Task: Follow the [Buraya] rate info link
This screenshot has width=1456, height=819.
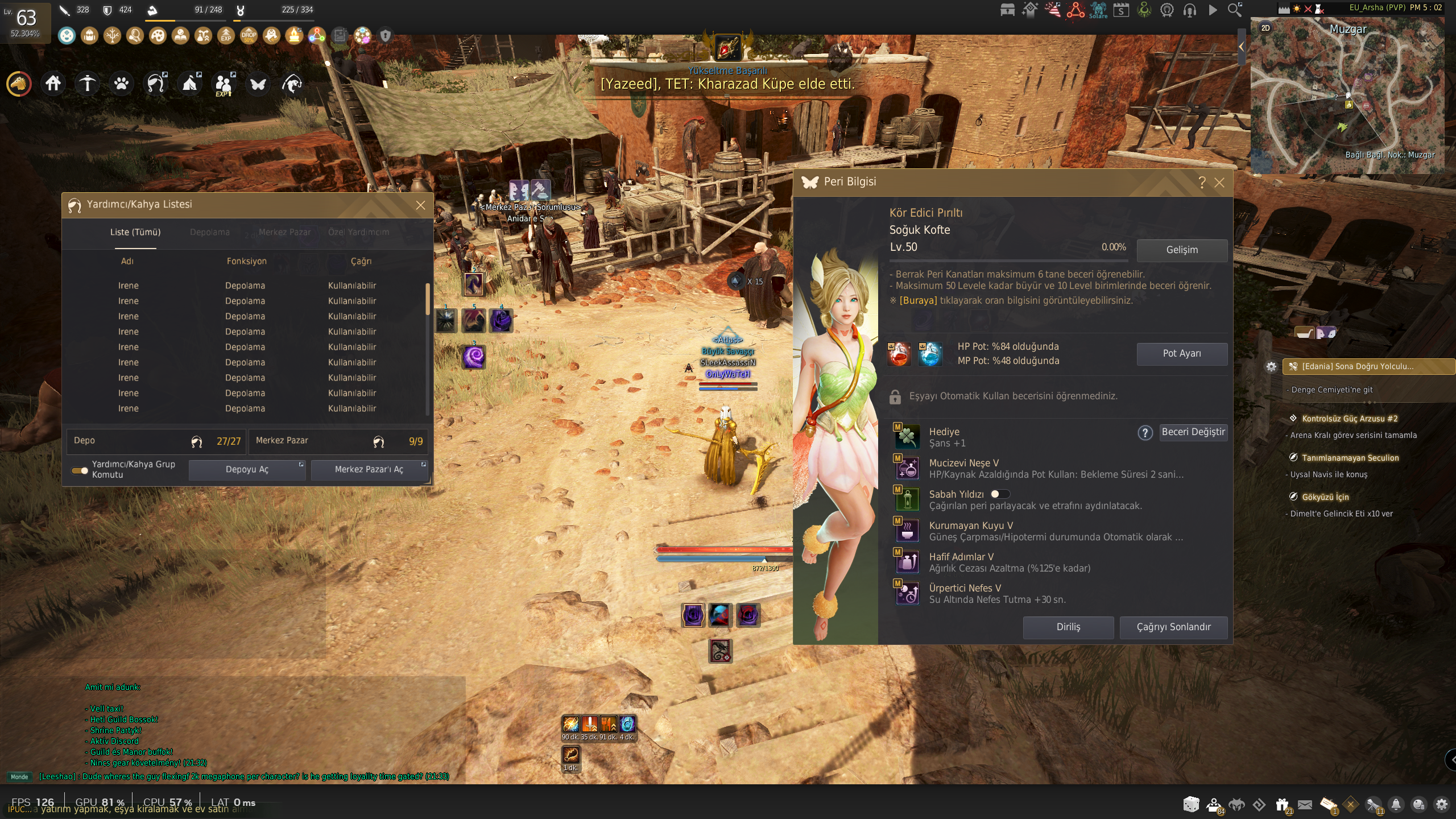Action: click(x=917, y=301)
